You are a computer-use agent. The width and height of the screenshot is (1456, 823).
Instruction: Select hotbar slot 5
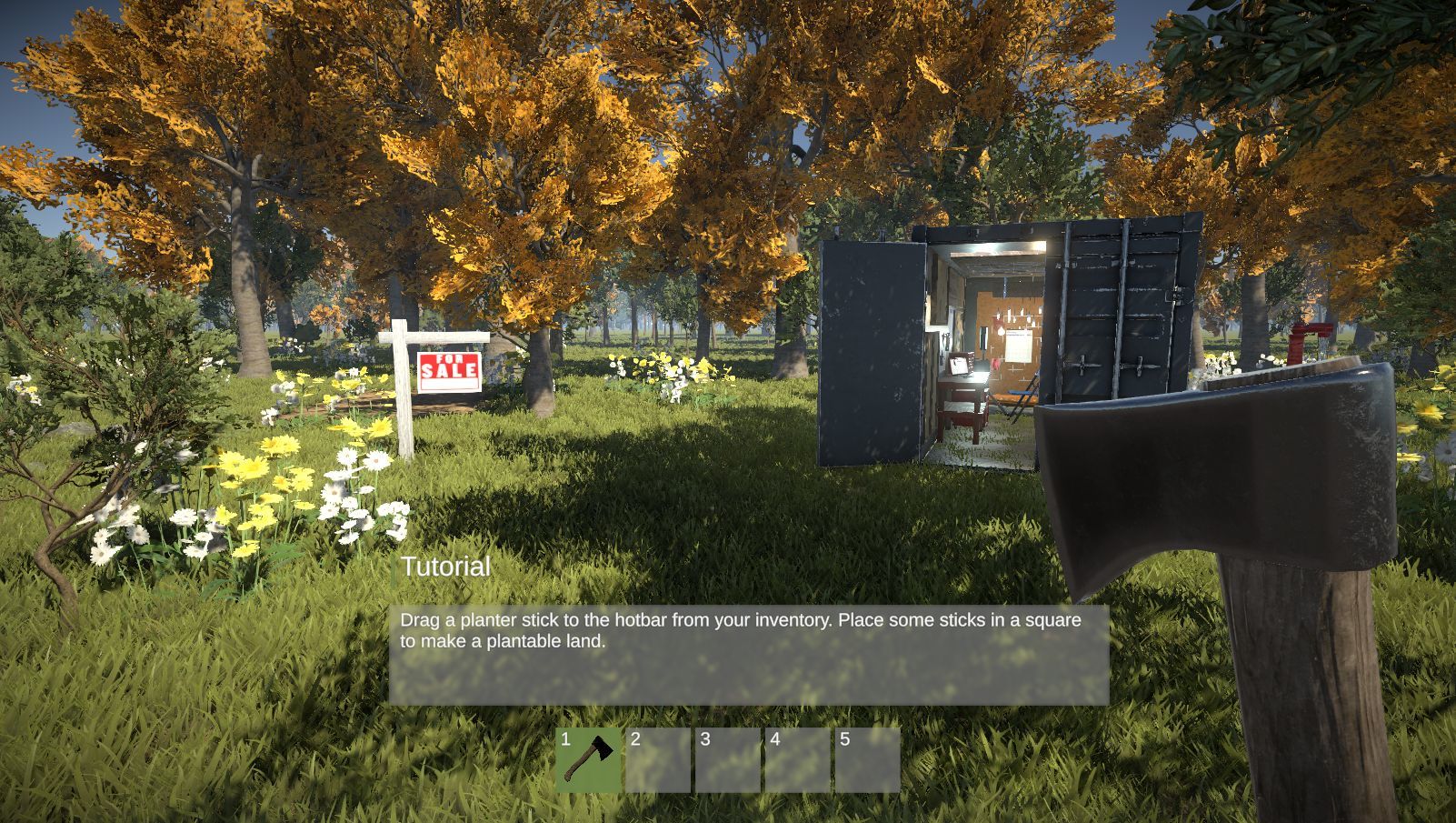click(x=870, y=758)
